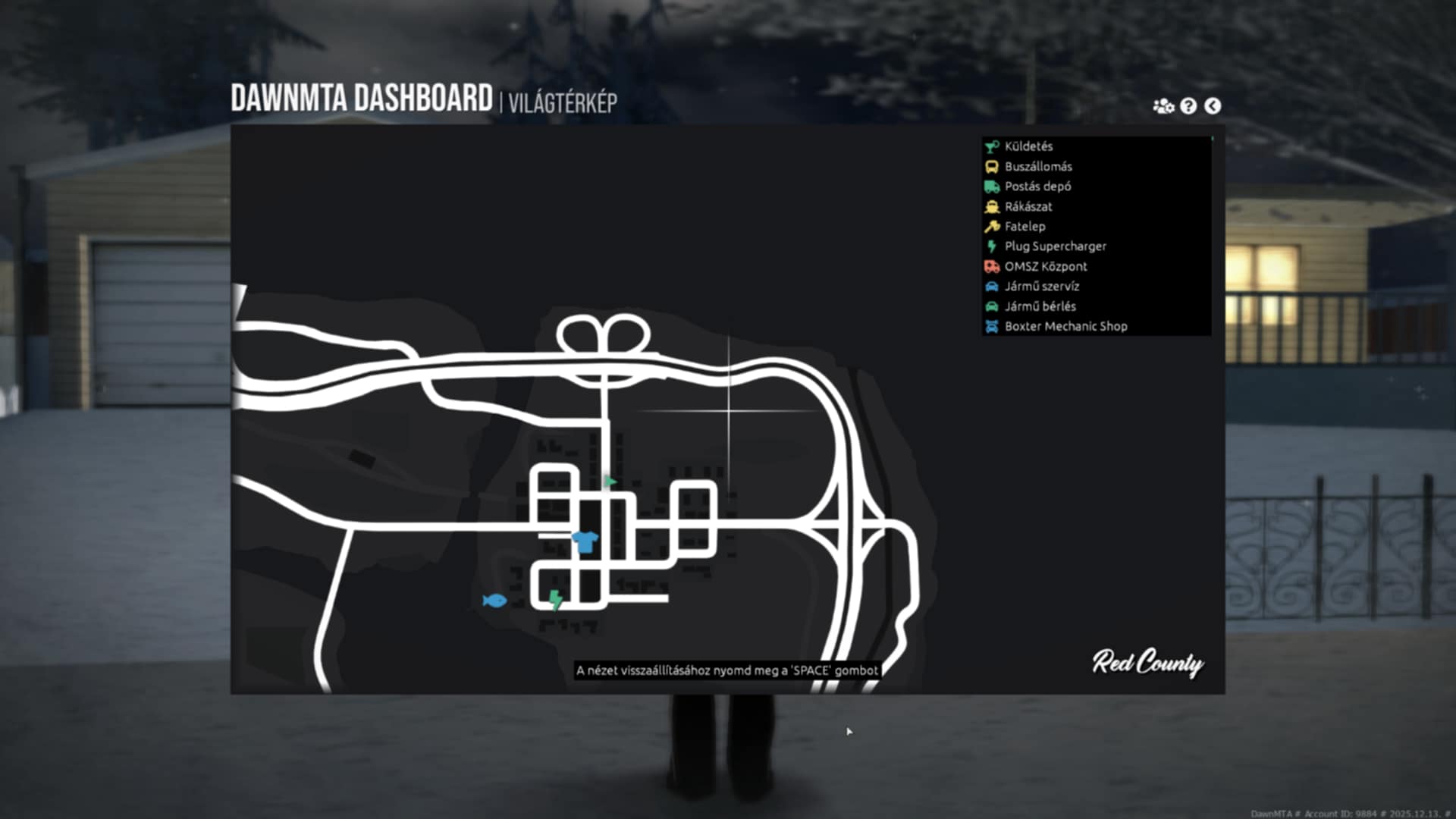Viewport: 1456px width, 819px height.
Task: Click the green lightning marker on the map
Action: [554, 600]
